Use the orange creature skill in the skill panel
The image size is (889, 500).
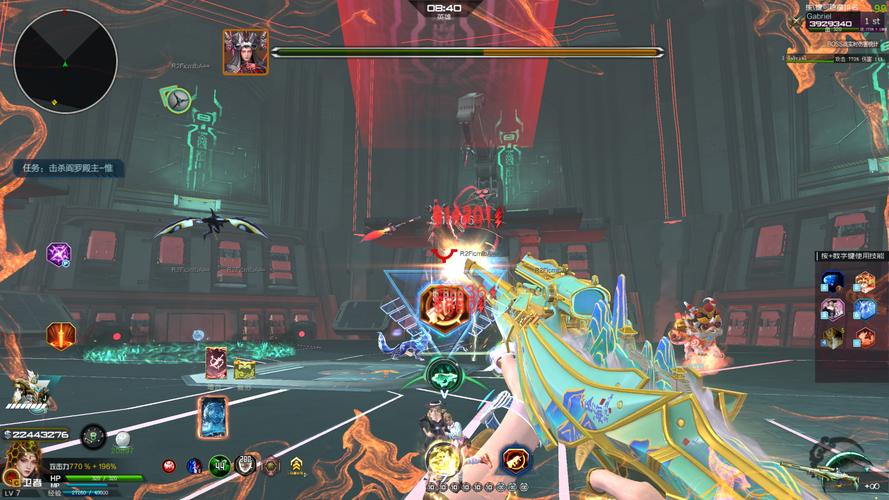864,282
